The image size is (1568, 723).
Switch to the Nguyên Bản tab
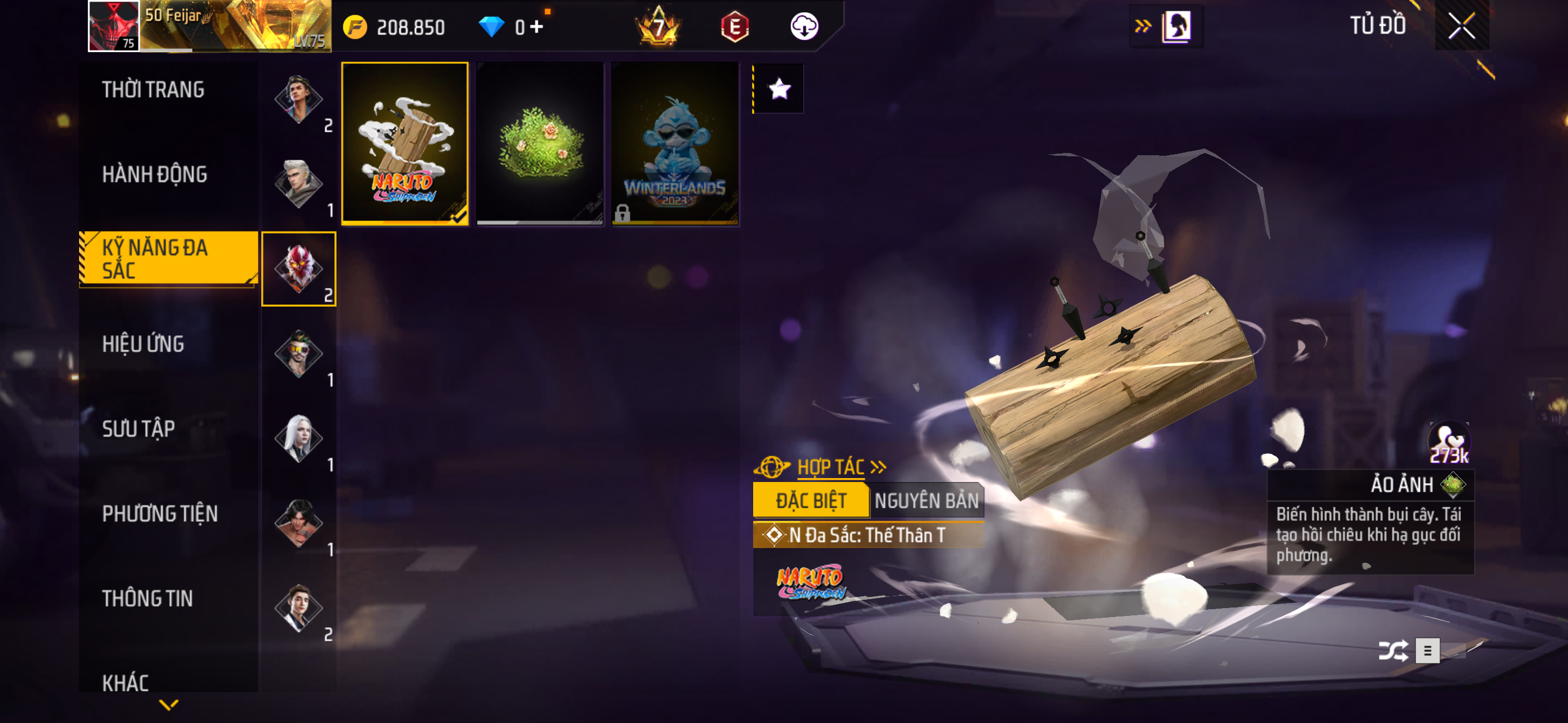click(x=926, y=501)
